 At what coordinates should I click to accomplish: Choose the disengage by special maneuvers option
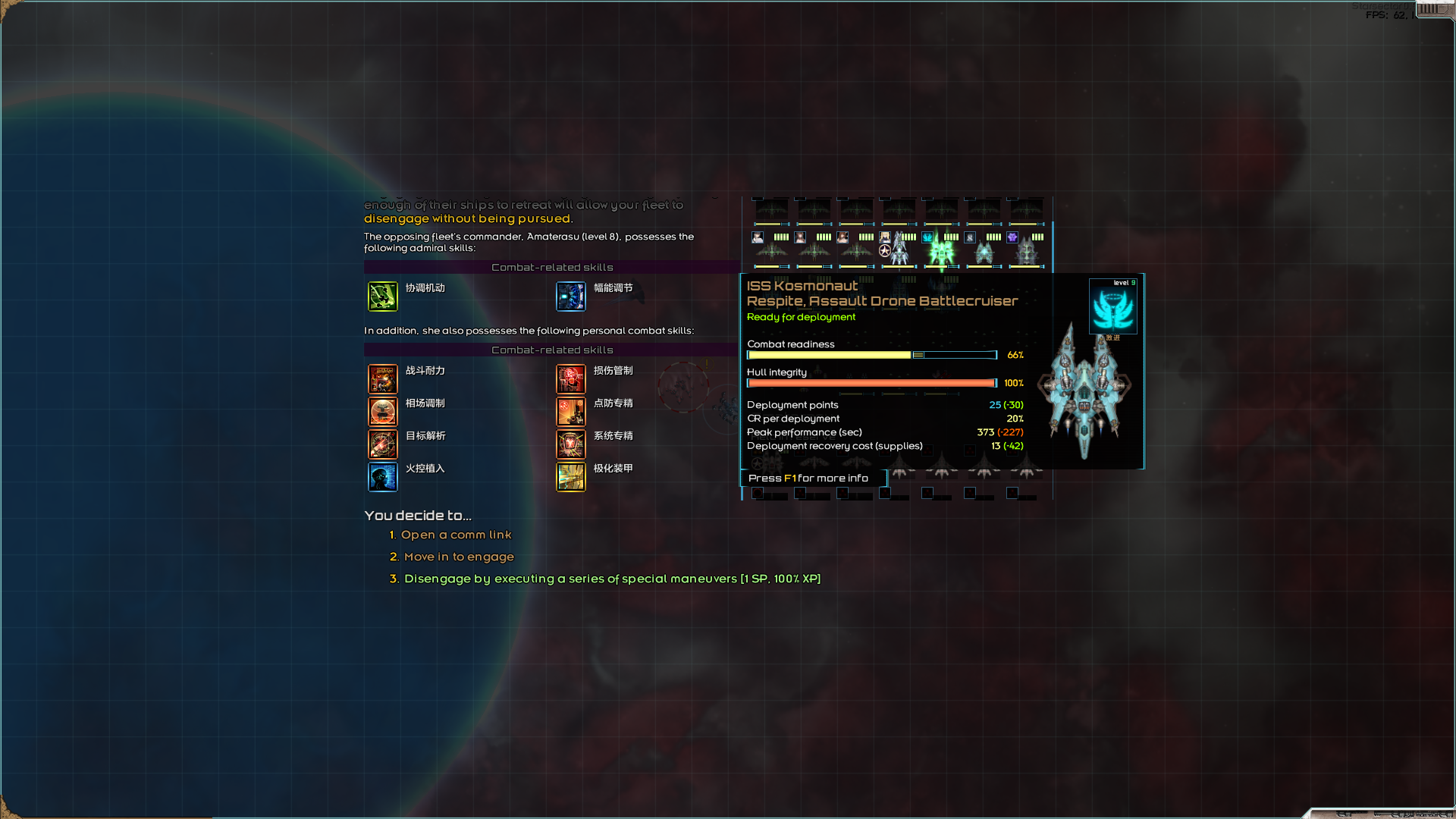coord(611,579)
